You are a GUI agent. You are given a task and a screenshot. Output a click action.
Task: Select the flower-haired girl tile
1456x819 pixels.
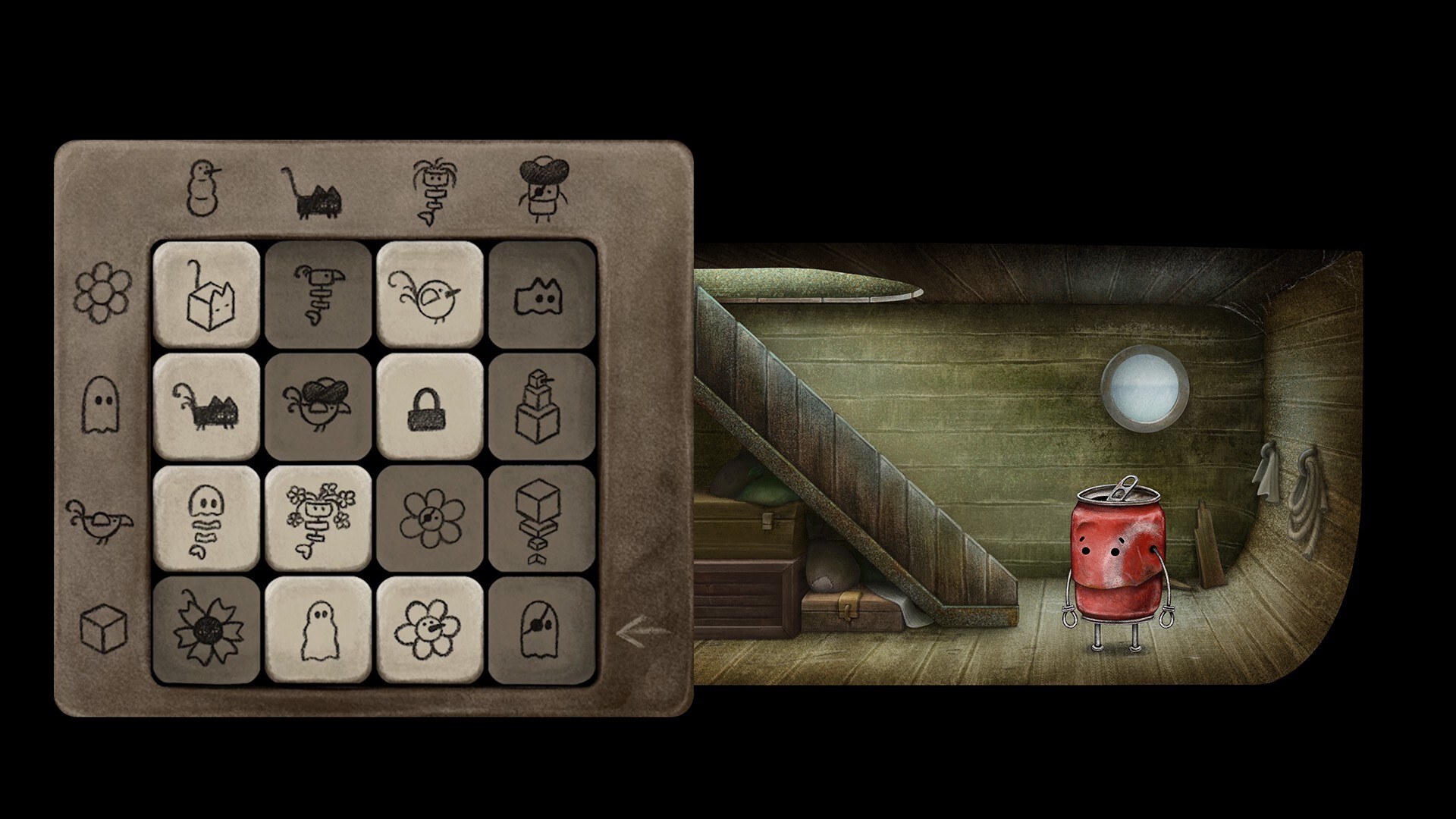click(318, 518)
